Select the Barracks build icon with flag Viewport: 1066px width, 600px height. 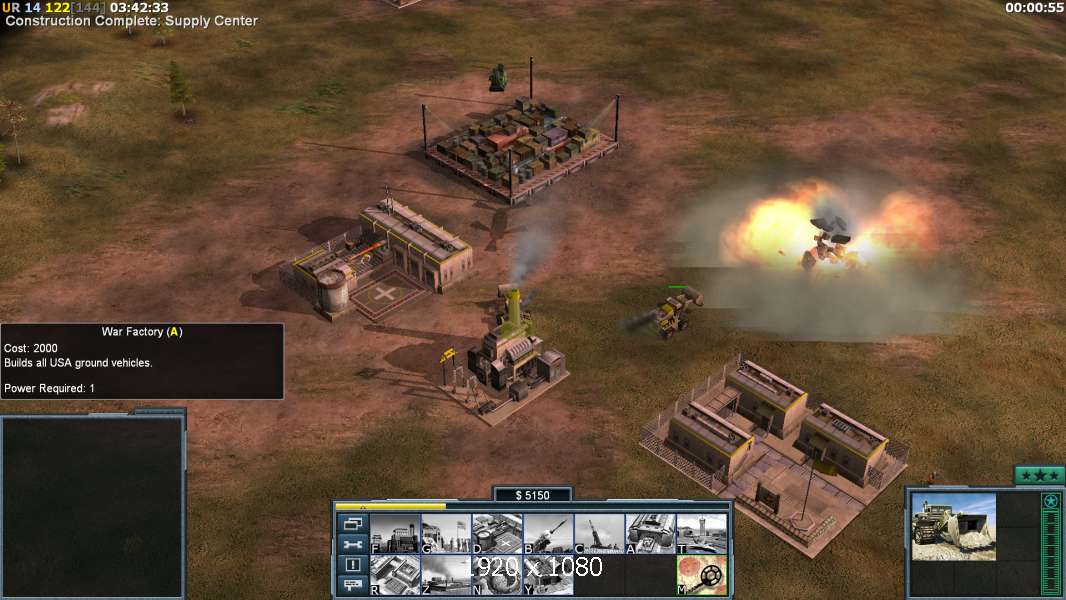pos(446,534)
